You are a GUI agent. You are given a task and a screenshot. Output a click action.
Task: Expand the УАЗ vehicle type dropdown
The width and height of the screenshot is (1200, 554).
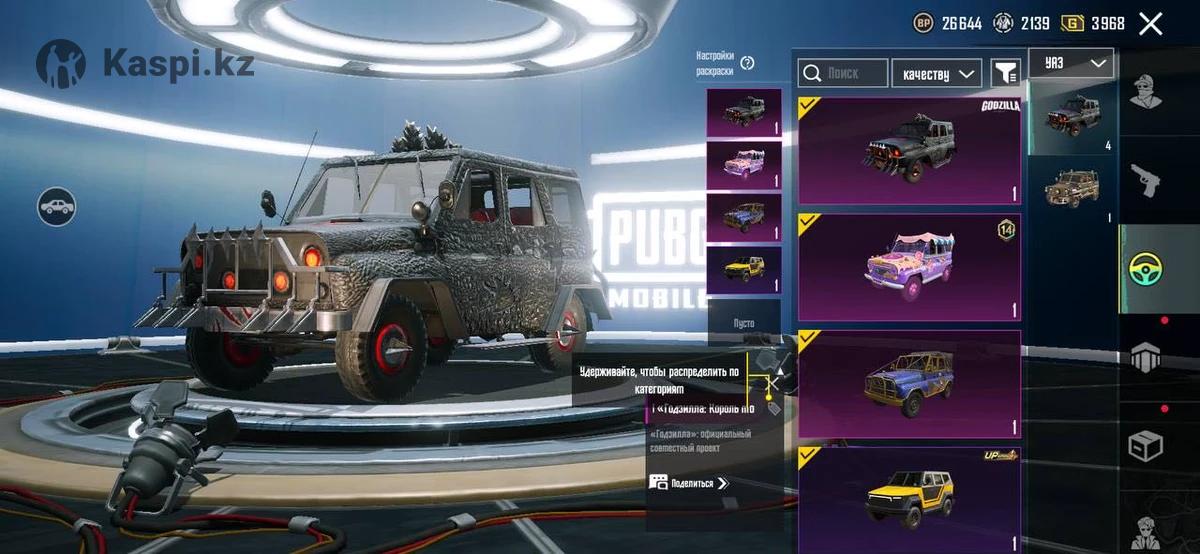coord(1071,63)
